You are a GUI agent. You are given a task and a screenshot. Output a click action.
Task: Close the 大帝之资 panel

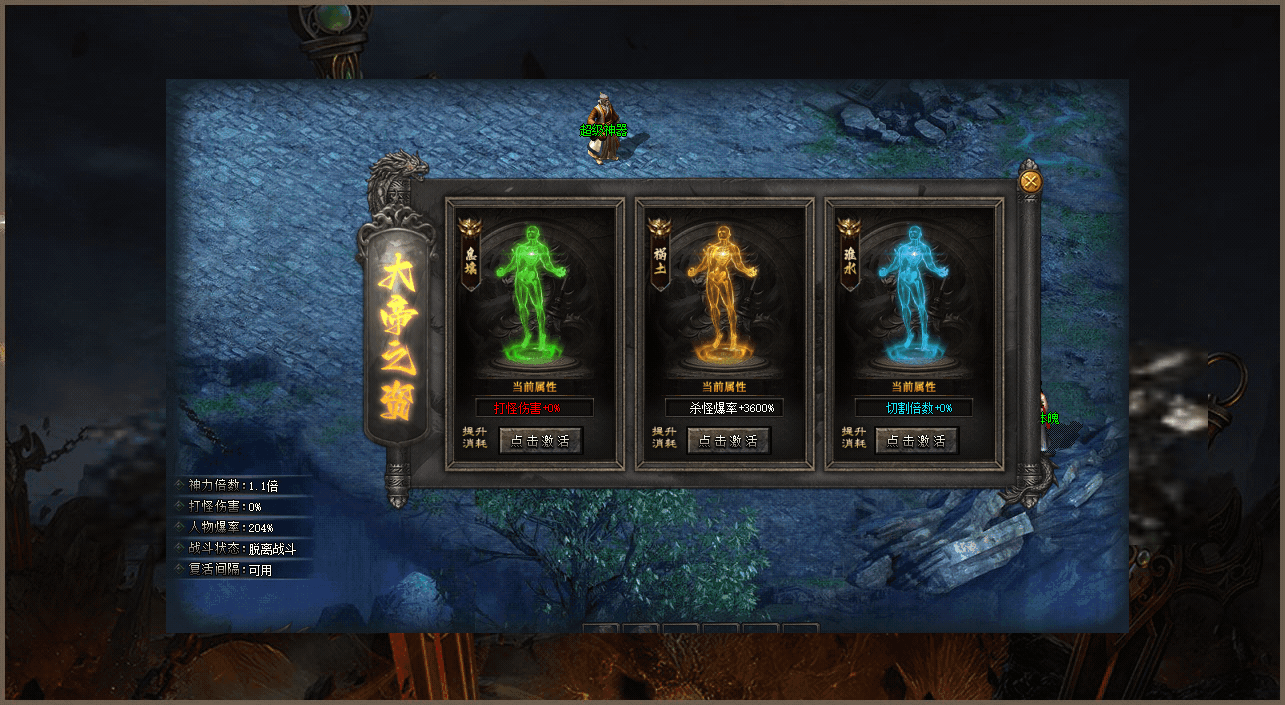click(x=1030, y=181)
